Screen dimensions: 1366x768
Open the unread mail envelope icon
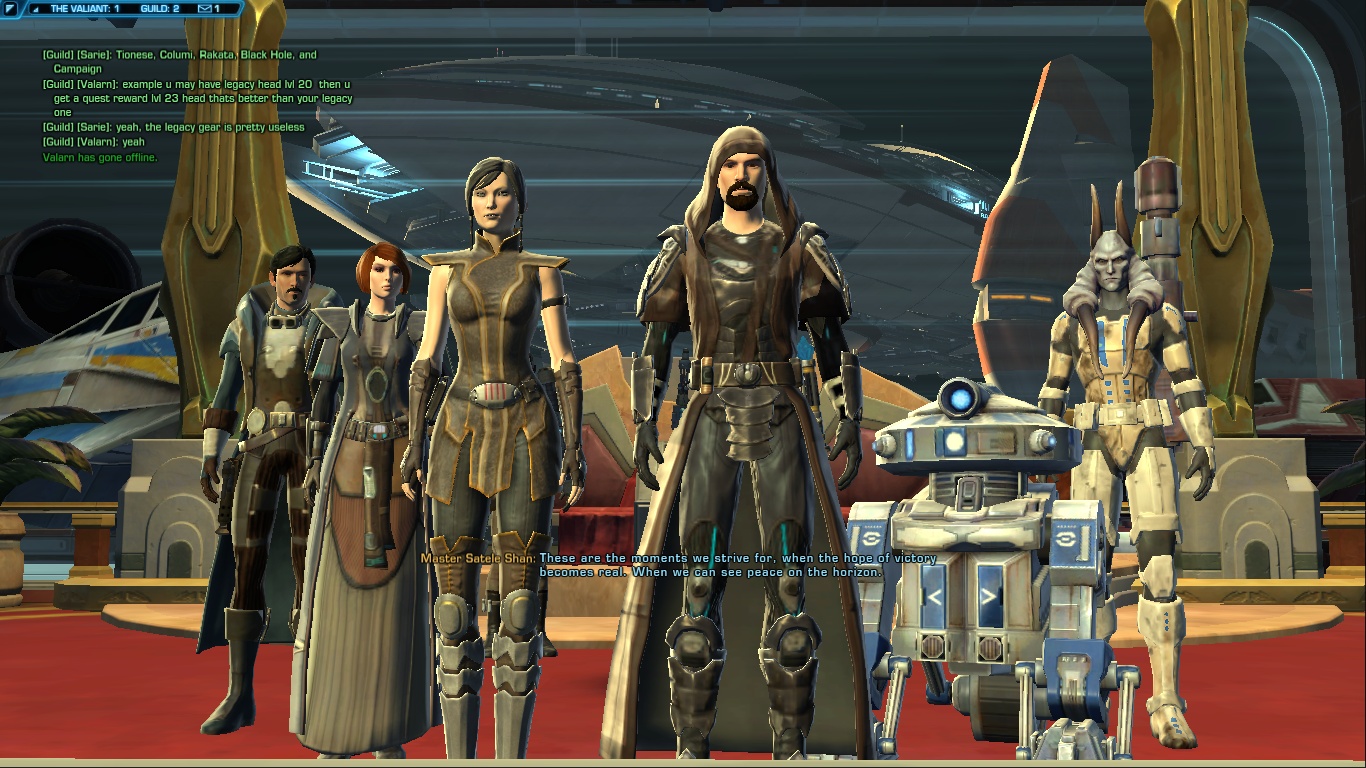(x=204, y=9)
